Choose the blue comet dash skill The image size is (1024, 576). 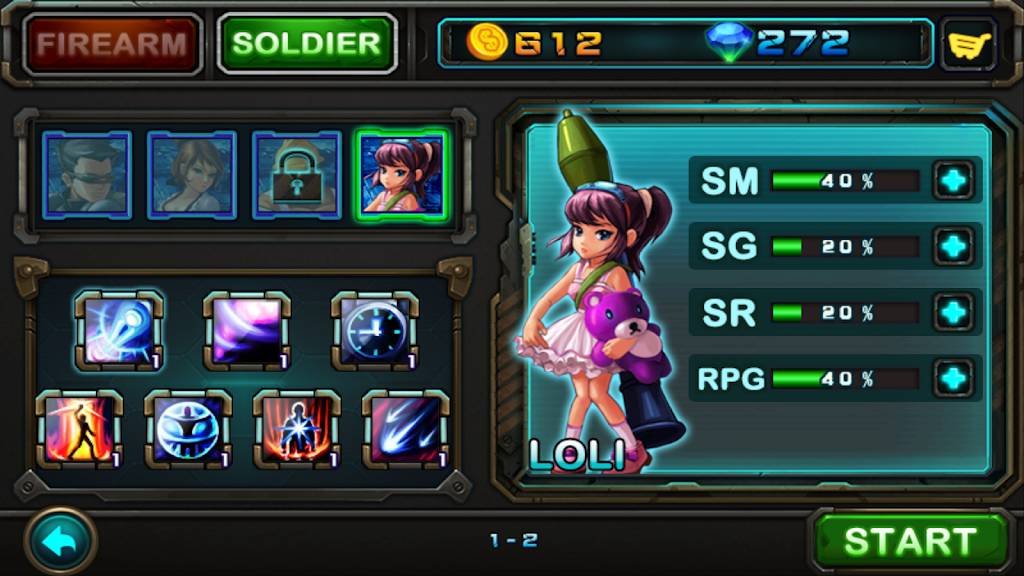(x=120, y=331)
